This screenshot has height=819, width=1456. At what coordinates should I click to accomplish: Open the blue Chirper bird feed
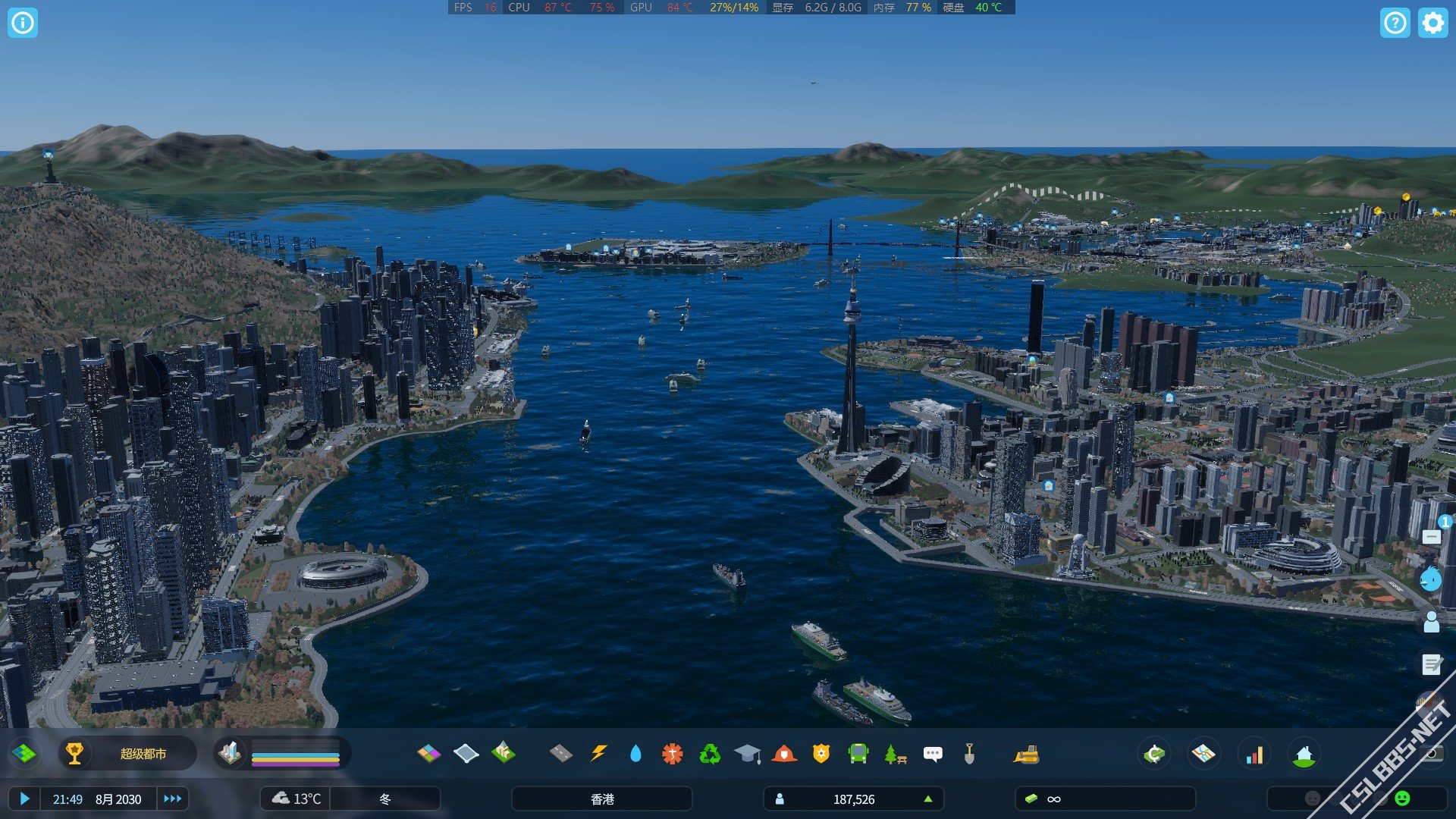tap(1431, 579)
